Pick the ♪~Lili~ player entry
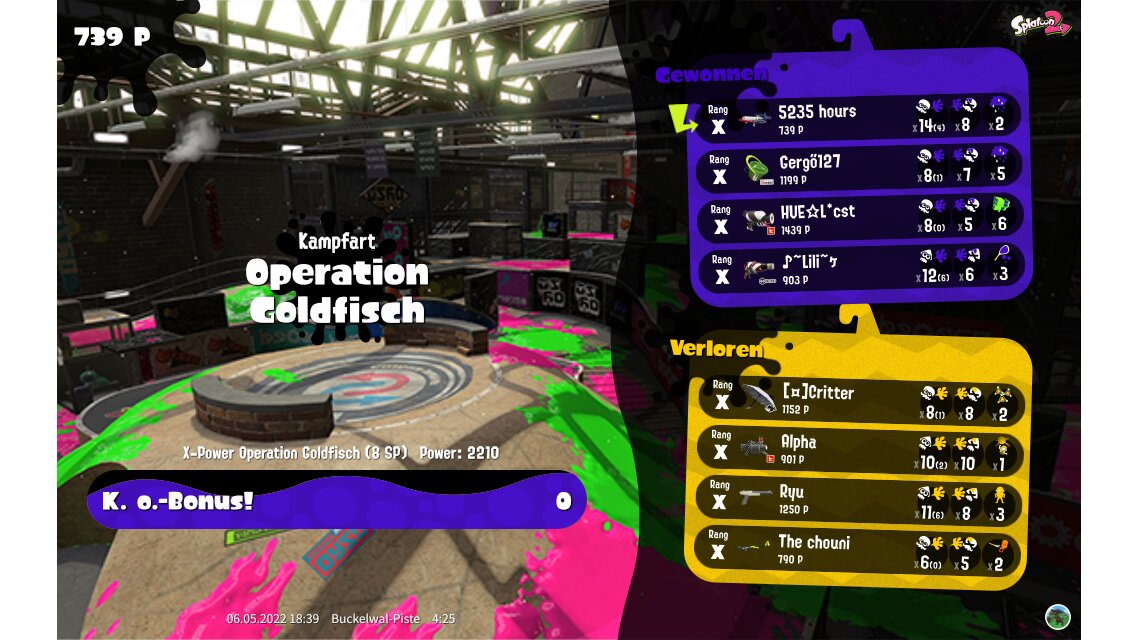 click(x=860, y=268)
